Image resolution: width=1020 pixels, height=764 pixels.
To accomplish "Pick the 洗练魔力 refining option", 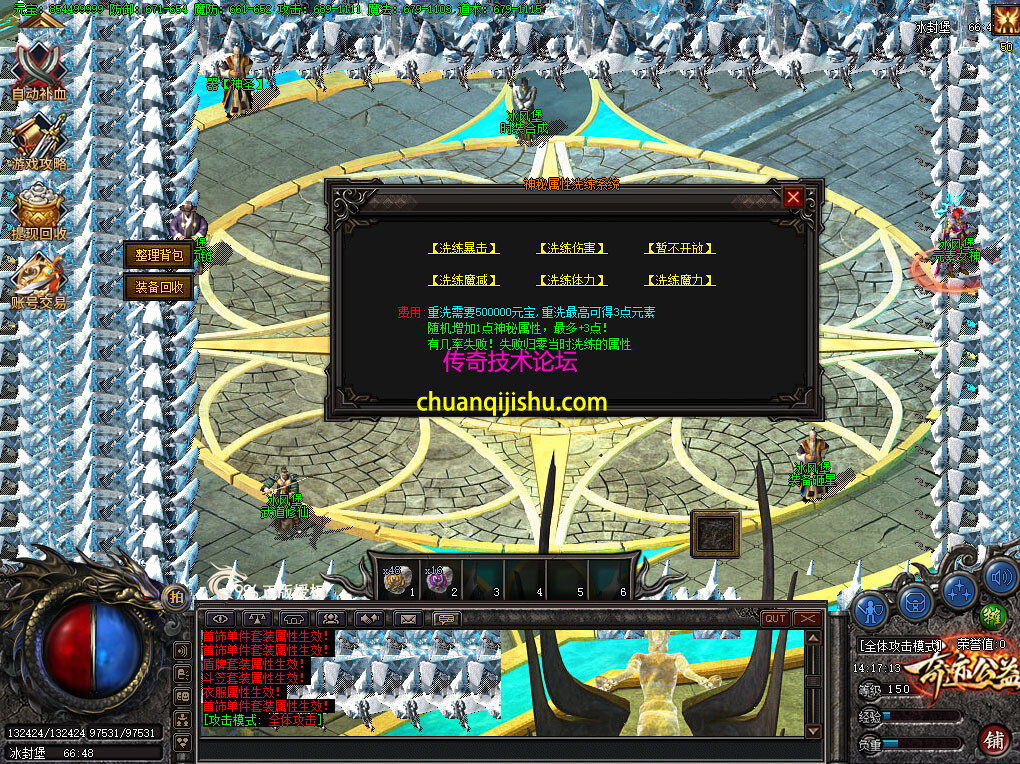I will 680,280.
